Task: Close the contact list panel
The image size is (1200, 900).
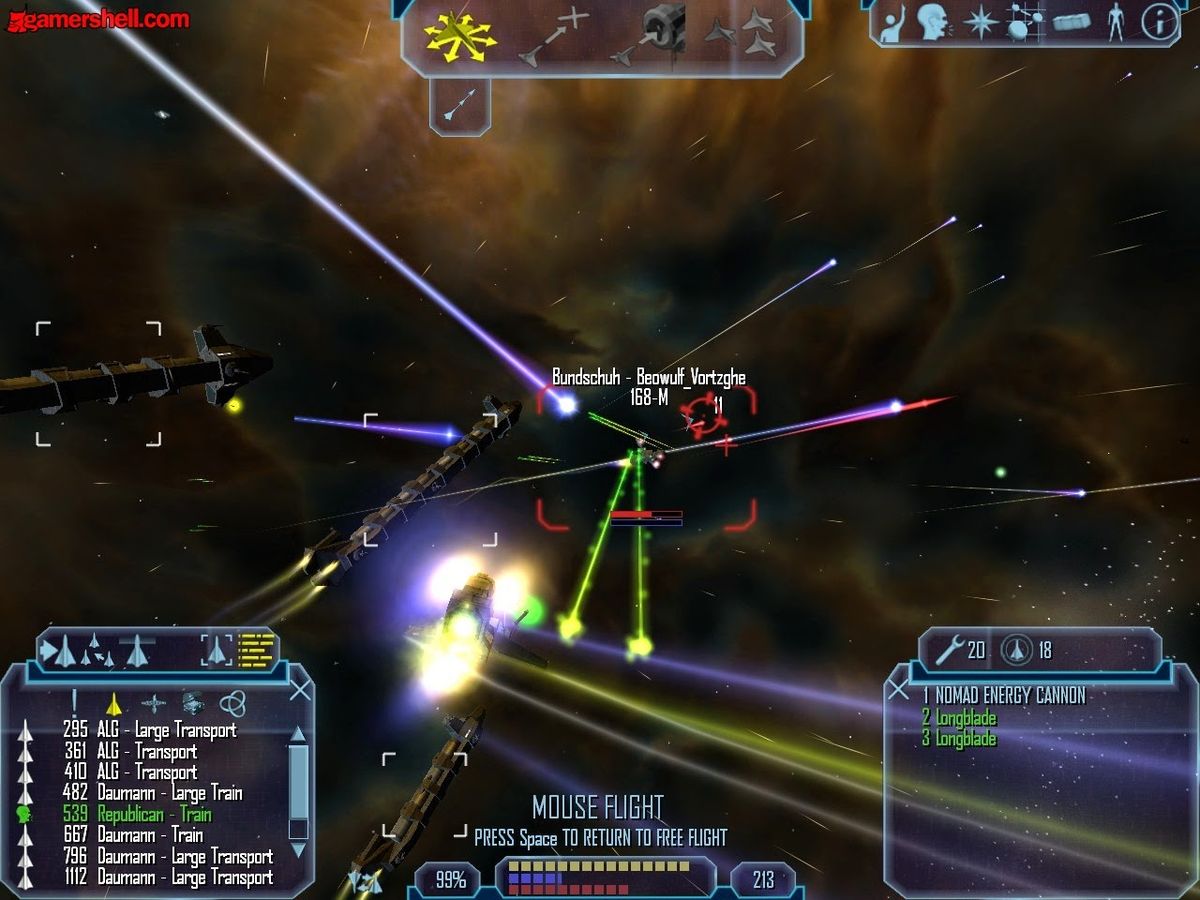Action: click(300, 690)
